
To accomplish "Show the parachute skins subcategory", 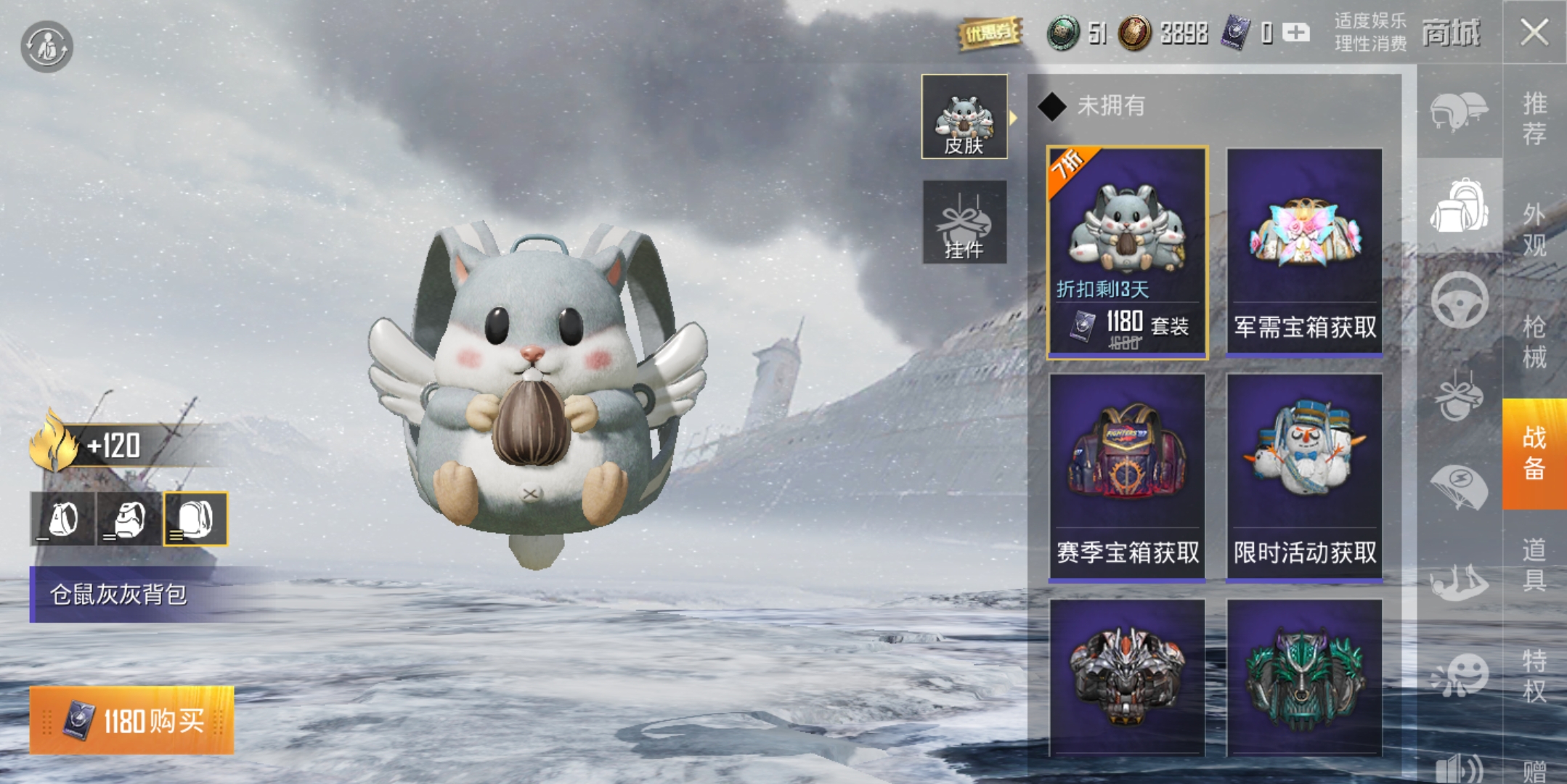I will click(x=1459, y=486).
